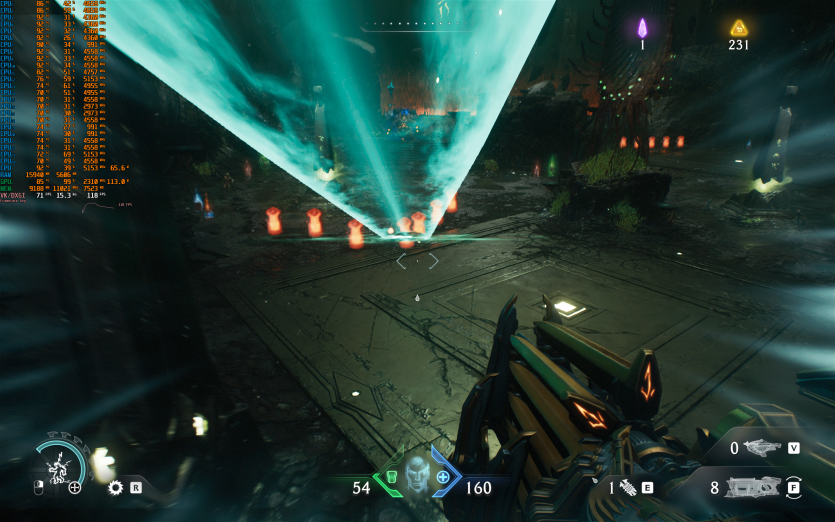Click the purple crystal currency icon
The height and width of the screenshot is (522, 835).
[643, 27]
